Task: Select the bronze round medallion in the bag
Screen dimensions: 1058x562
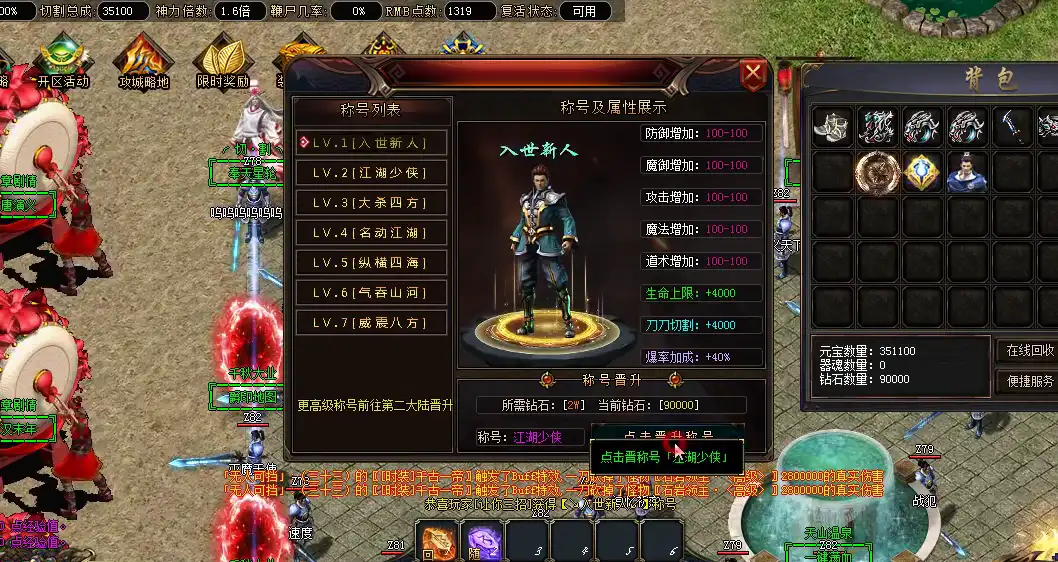Action: pos(876,172)
